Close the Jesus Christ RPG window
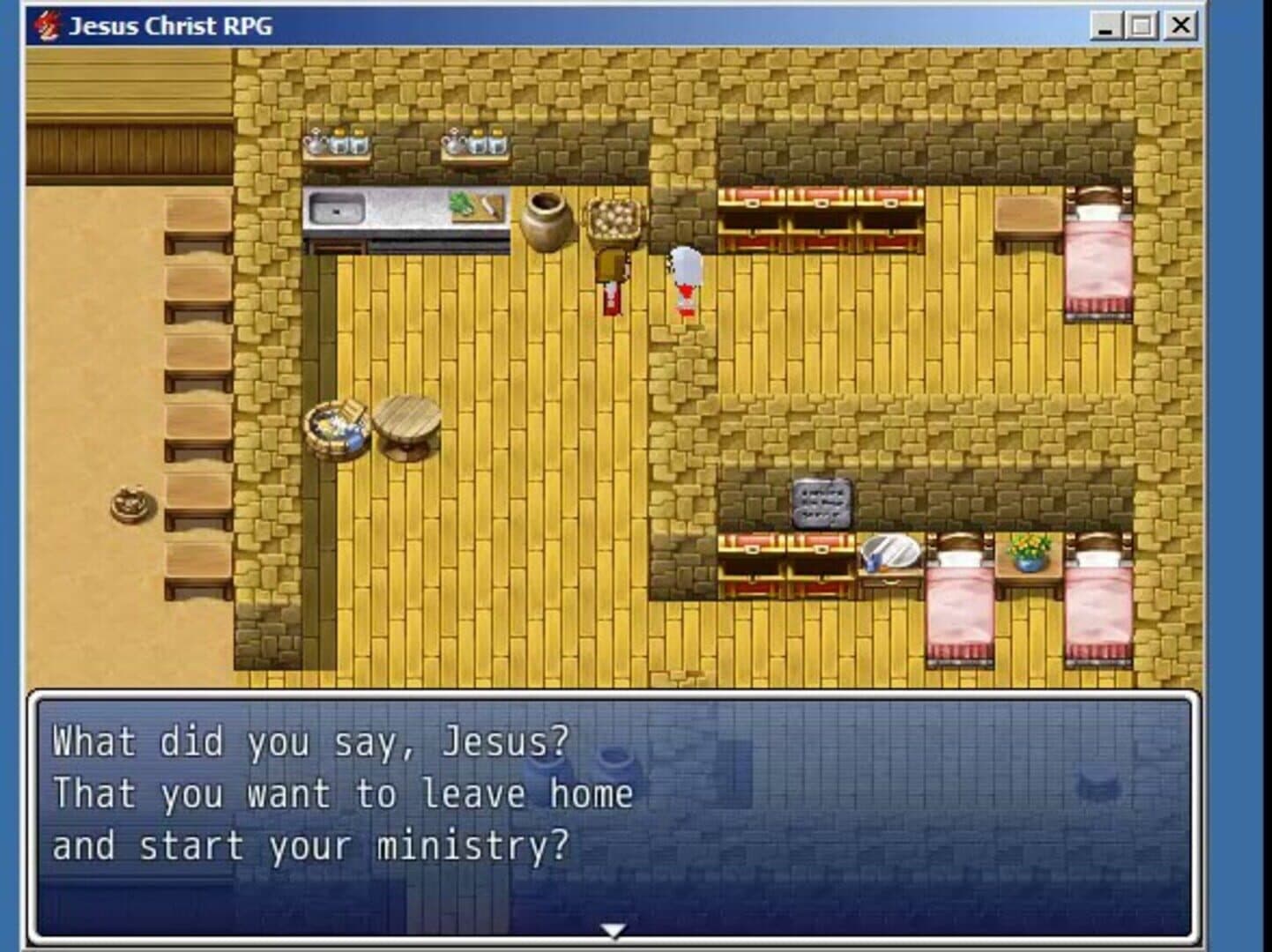This screenshot has height=952, width=1272. coord(1180,26)
